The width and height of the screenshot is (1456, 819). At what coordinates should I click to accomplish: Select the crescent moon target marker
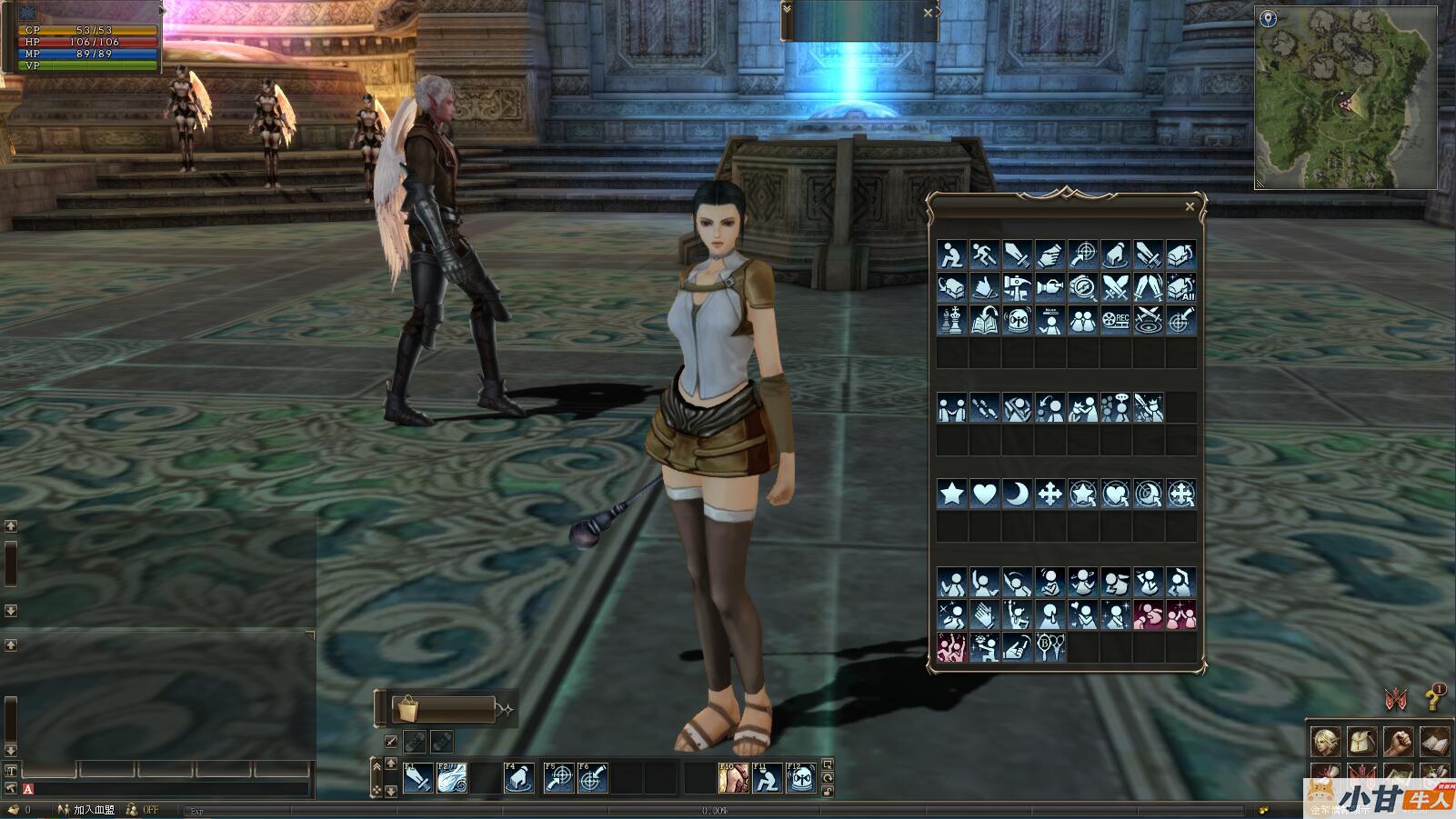tap(1017, 494)
